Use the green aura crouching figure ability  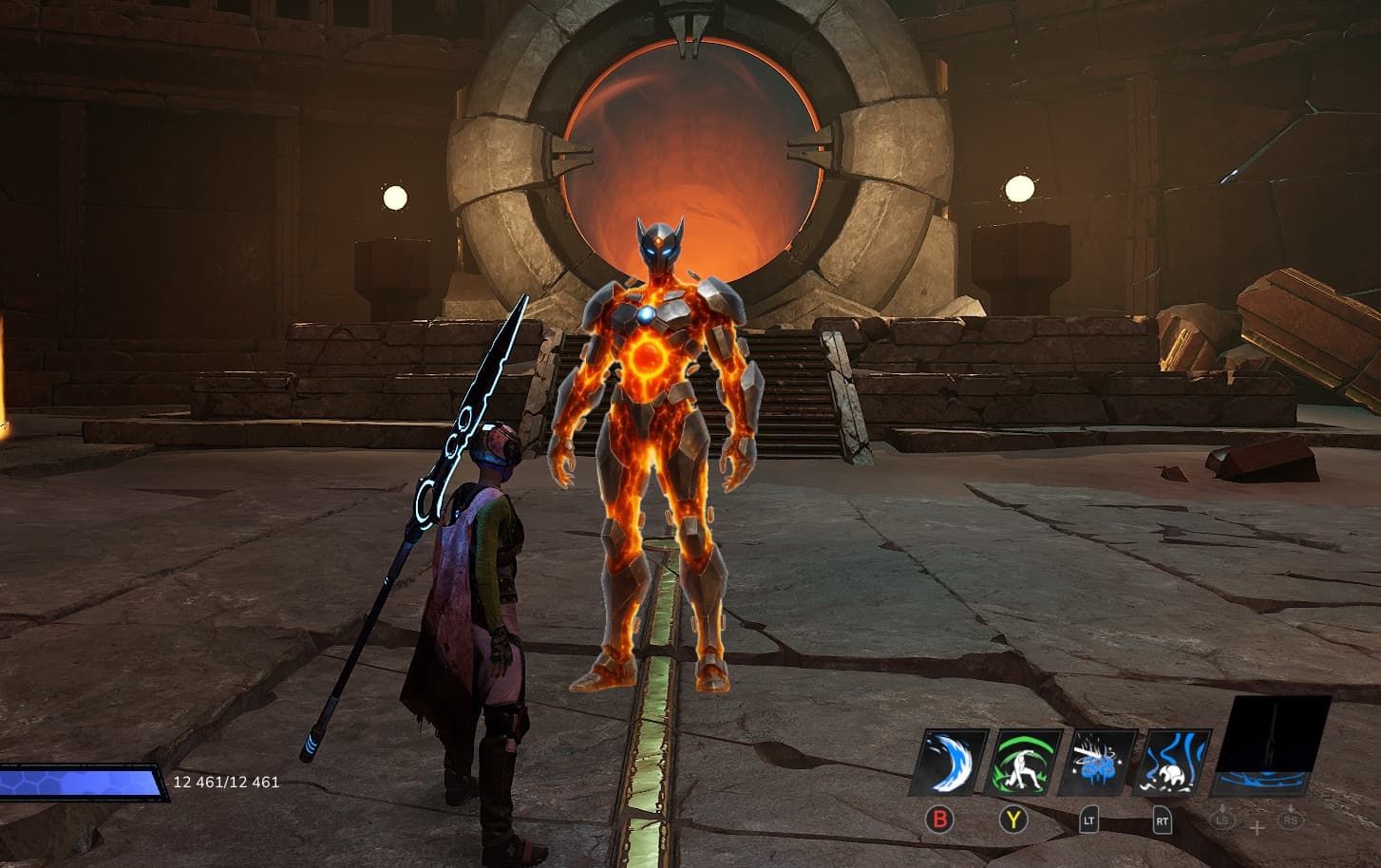[1025, 762]
